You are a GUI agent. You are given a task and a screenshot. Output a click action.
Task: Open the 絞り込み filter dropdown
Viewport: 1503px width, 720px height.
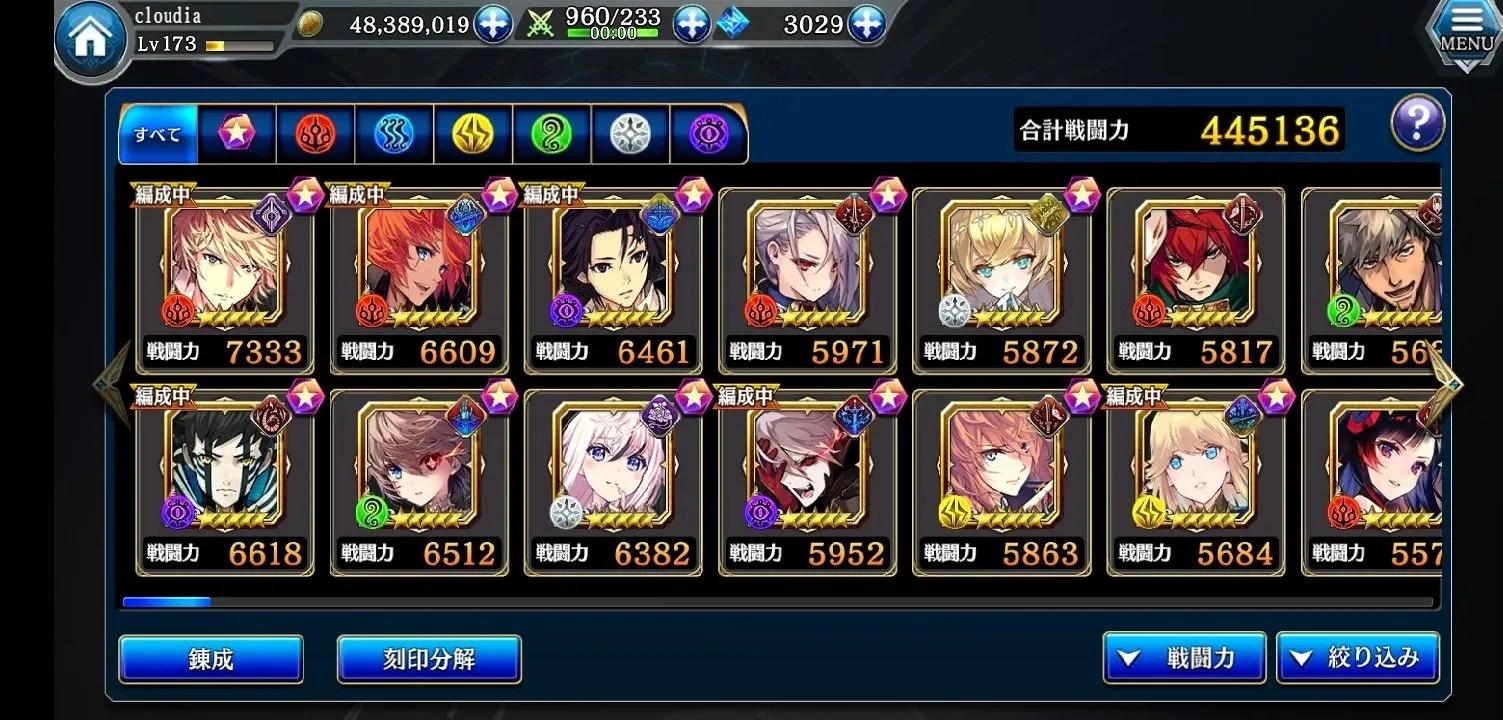coord(1357,658)
